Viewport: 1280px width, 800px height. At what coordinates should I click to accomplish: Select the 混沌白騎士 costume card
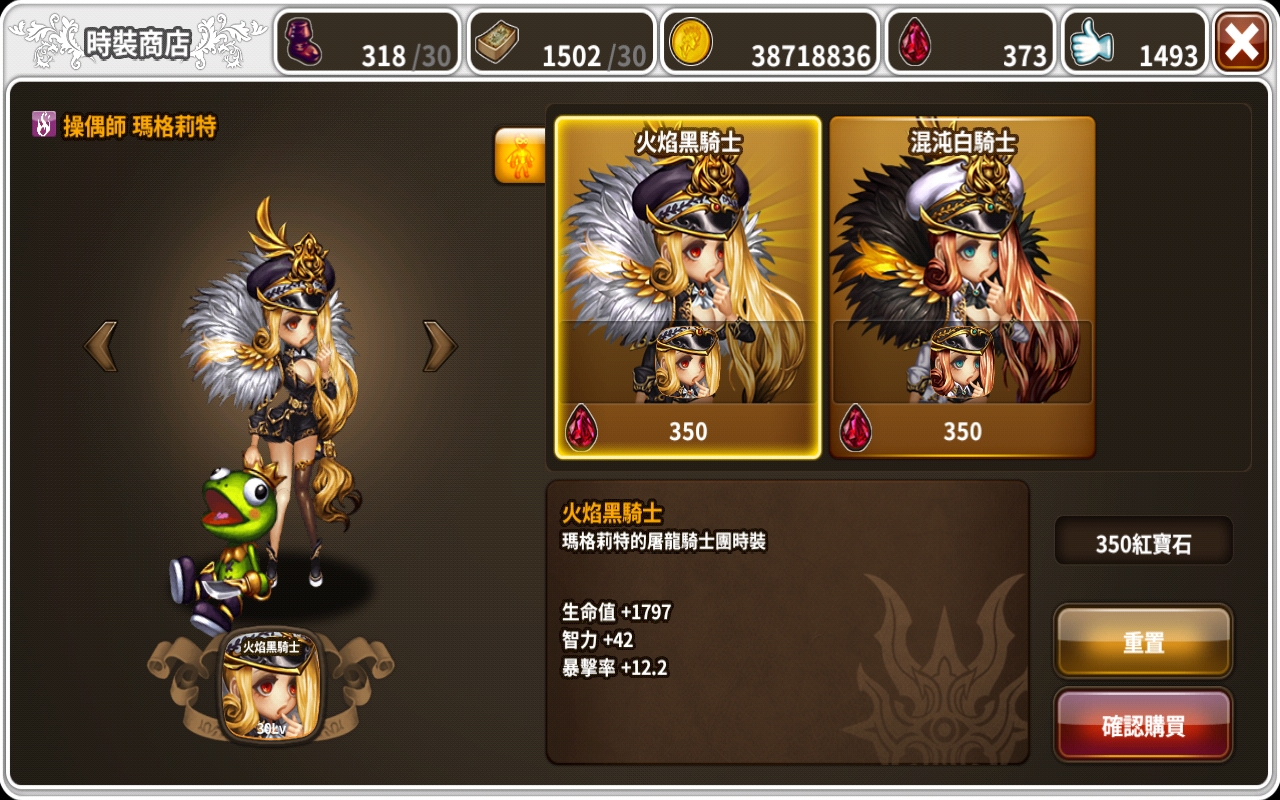[963, 290]
